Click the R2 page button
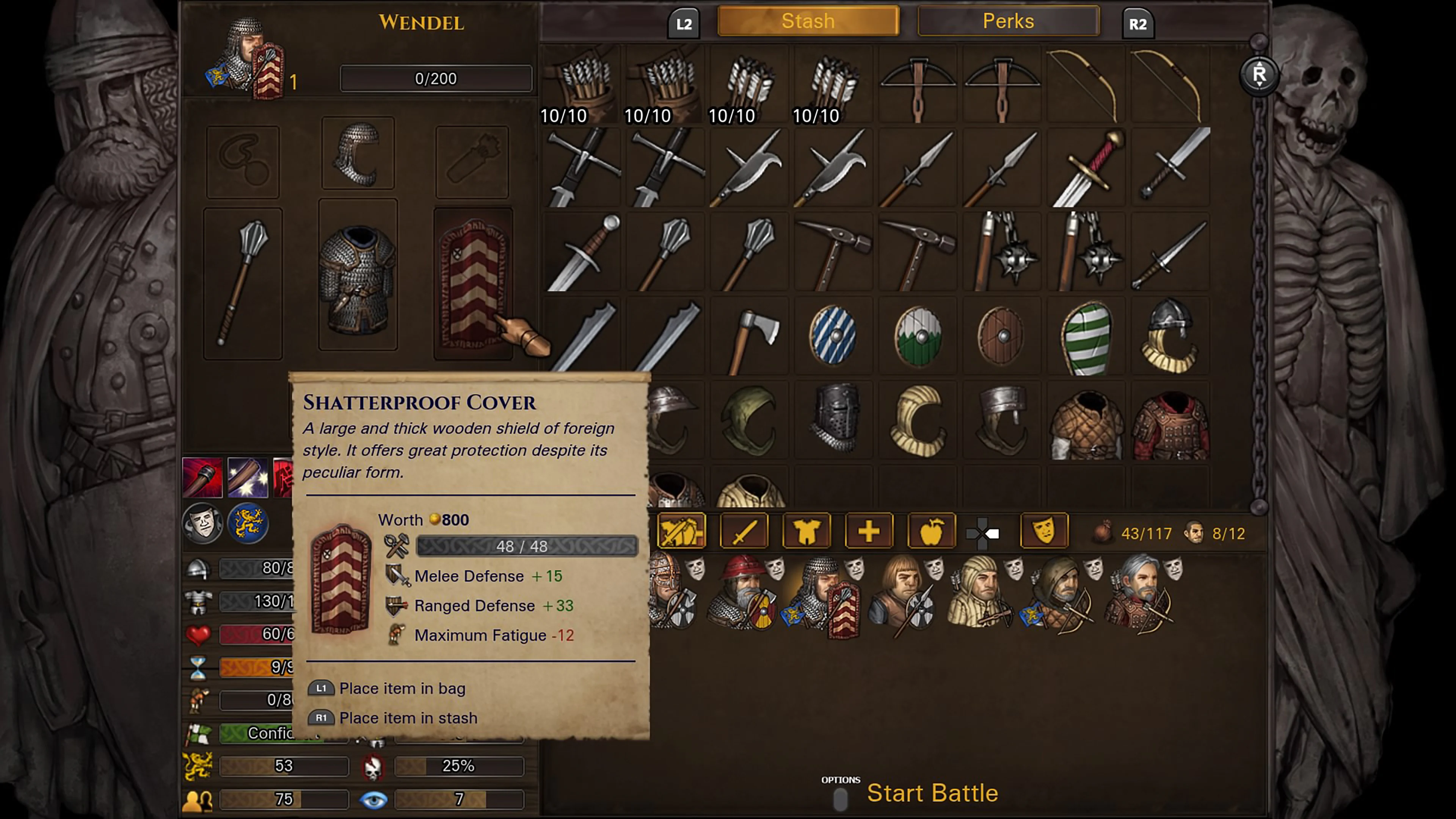Screen dimensions: 1456x819 pyautogui.click(x=1138, y=23)
